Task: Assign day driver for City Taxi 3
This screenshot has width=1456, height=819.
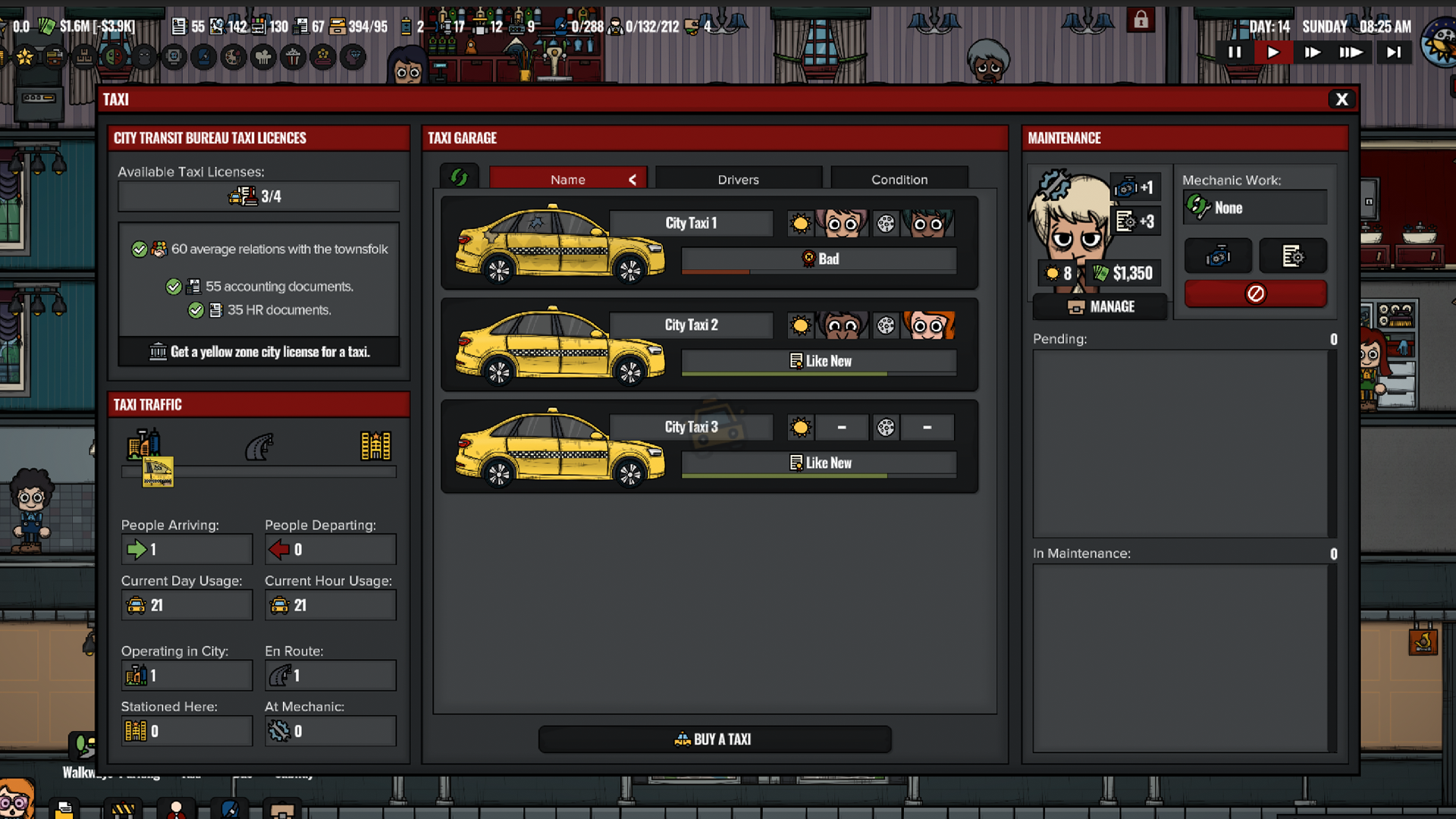Action: tap(841, 428)
